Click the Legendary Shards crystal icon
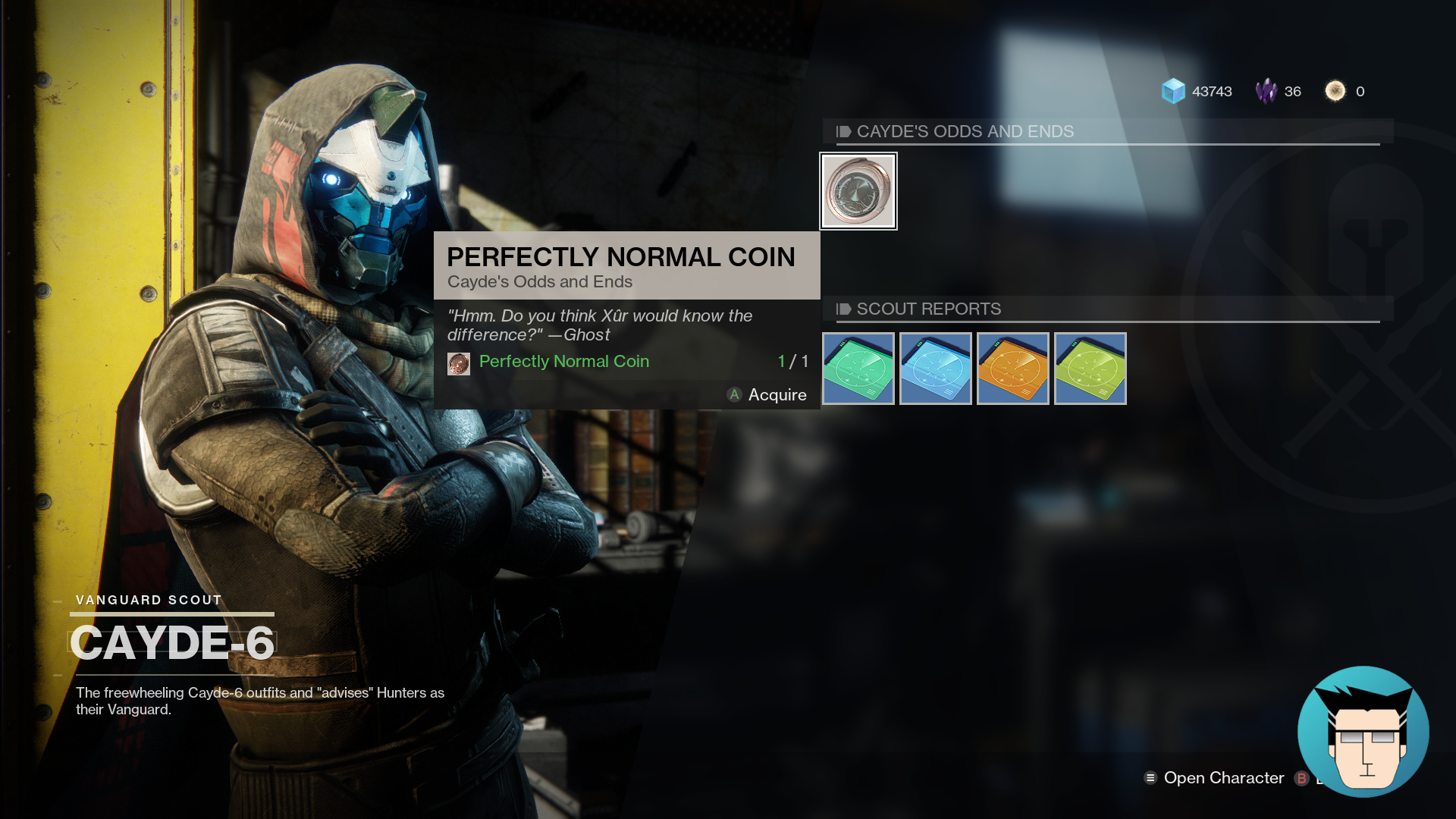 tap(1269, 91)
